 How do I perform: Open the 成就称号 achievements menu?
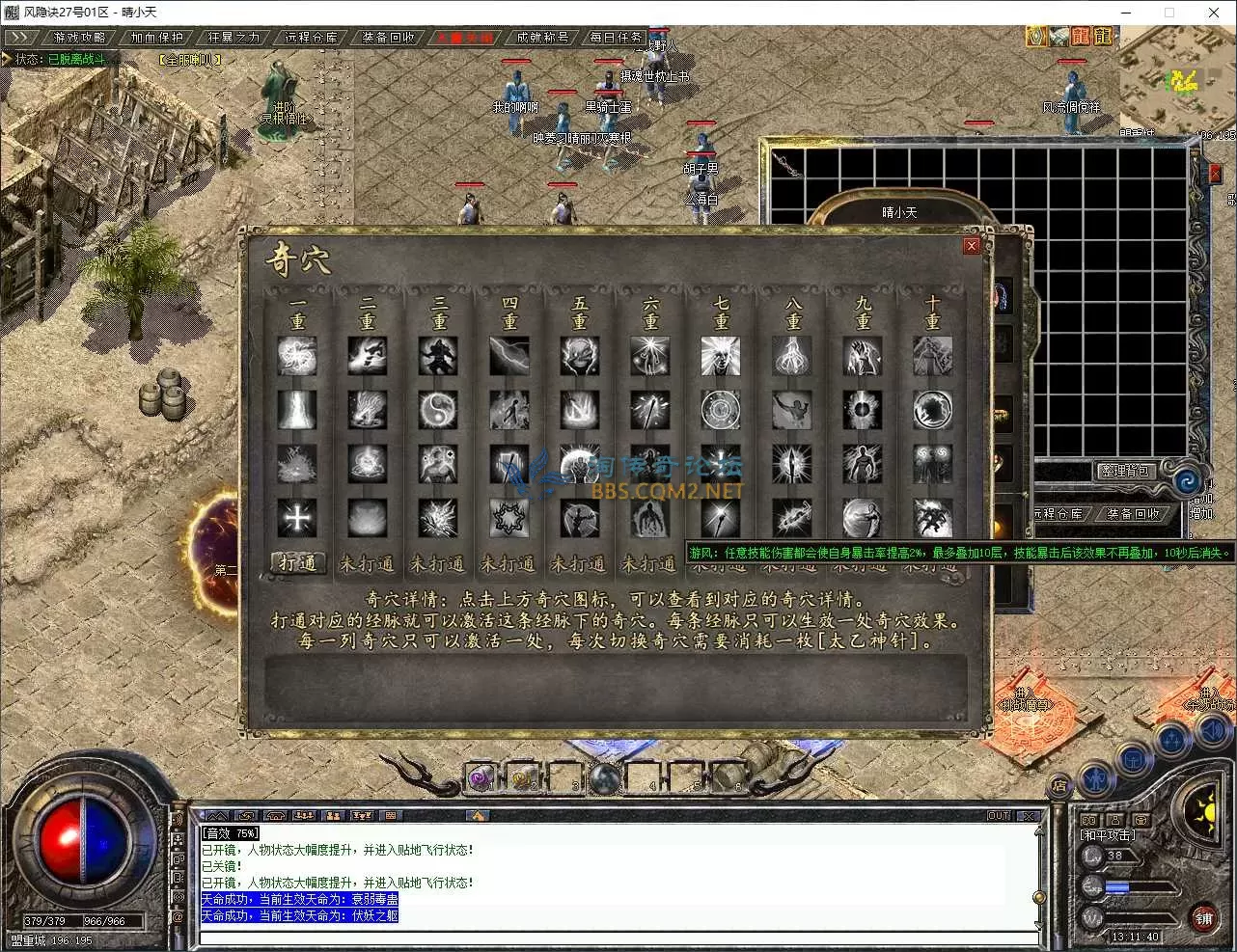coord(542,38)
